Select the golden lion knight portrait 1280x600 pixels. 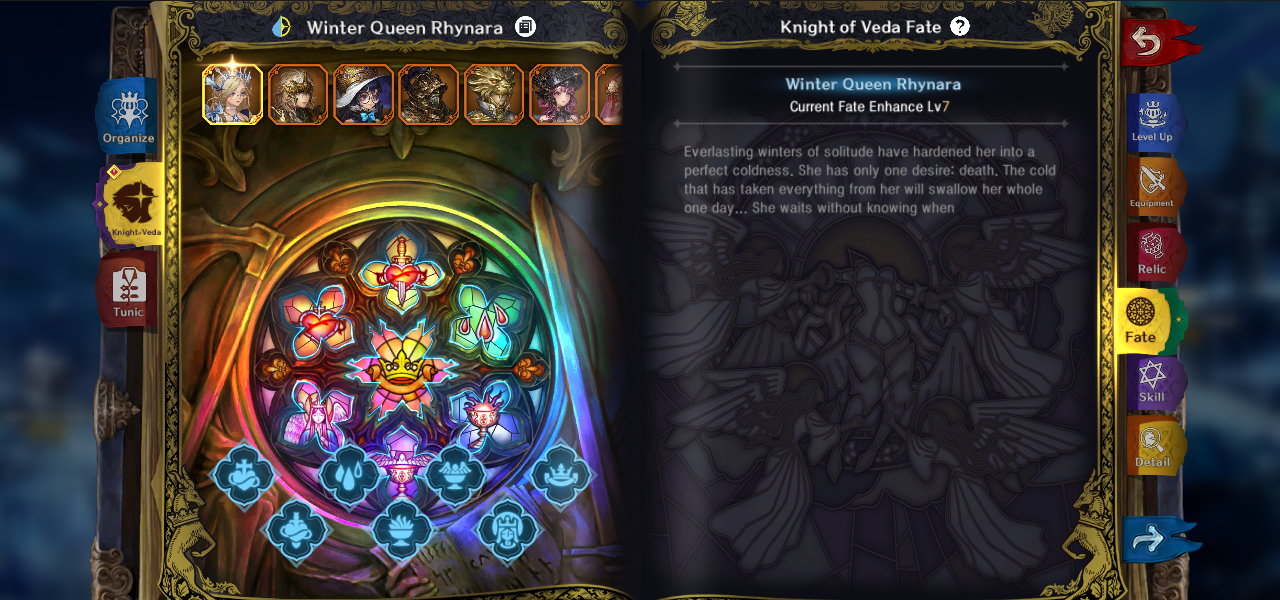click(x=493, y=94)
